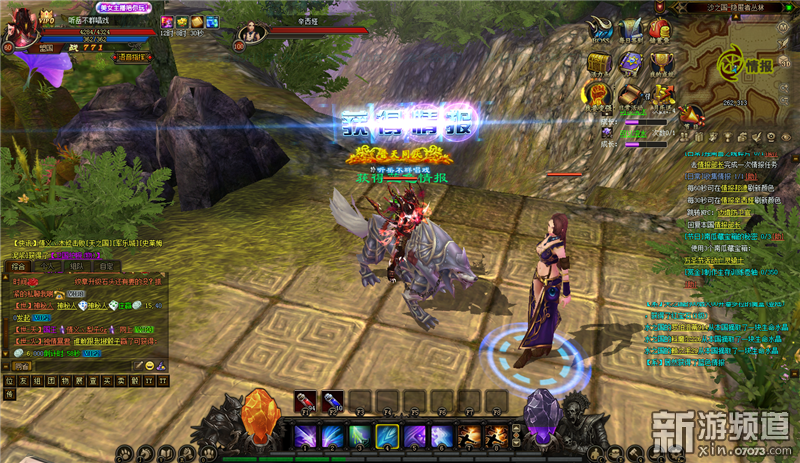Click the 语音指挥 voice command button
Image resolution: width=800 pixels, height=463 pixels.
point(132,57)
